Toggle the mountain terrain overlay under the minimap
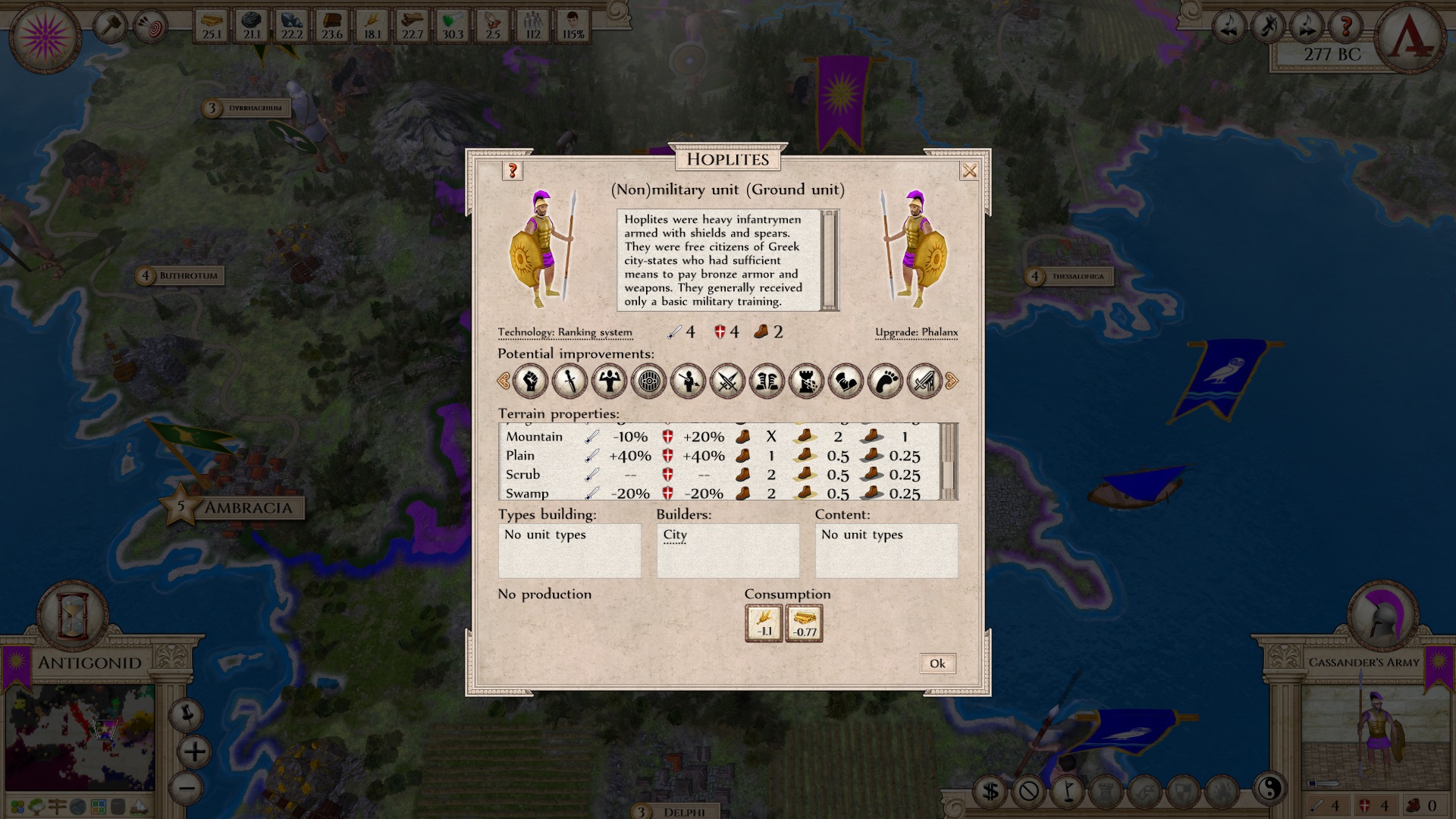The height and width of the screenshot is (819, 1456). tap(140, 806)
